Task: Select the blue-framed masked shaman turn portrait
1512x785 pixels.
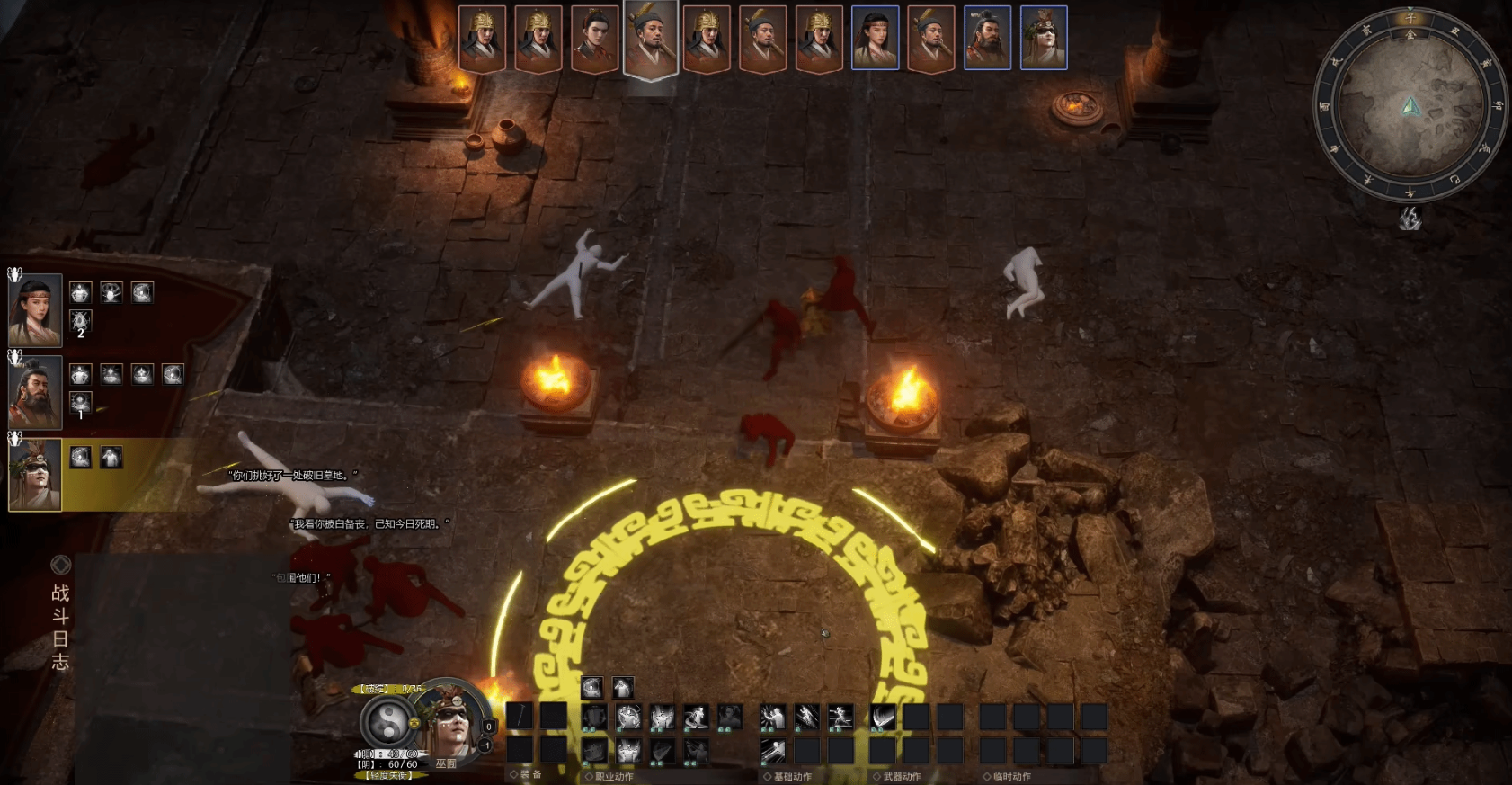Action: coord(1044,39)
